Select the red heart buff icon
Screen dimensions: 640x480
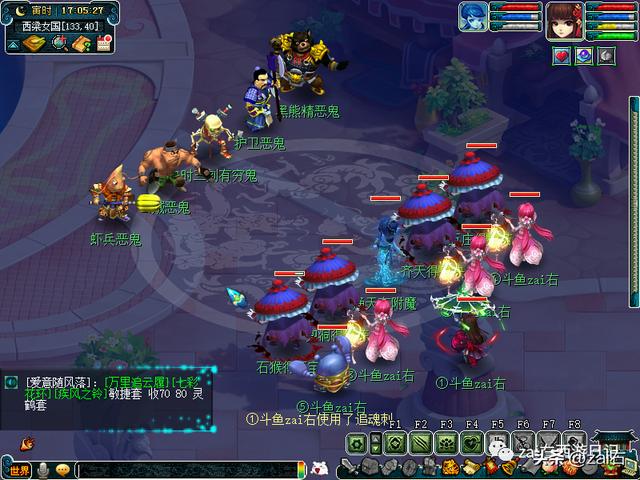pos(562,56)
